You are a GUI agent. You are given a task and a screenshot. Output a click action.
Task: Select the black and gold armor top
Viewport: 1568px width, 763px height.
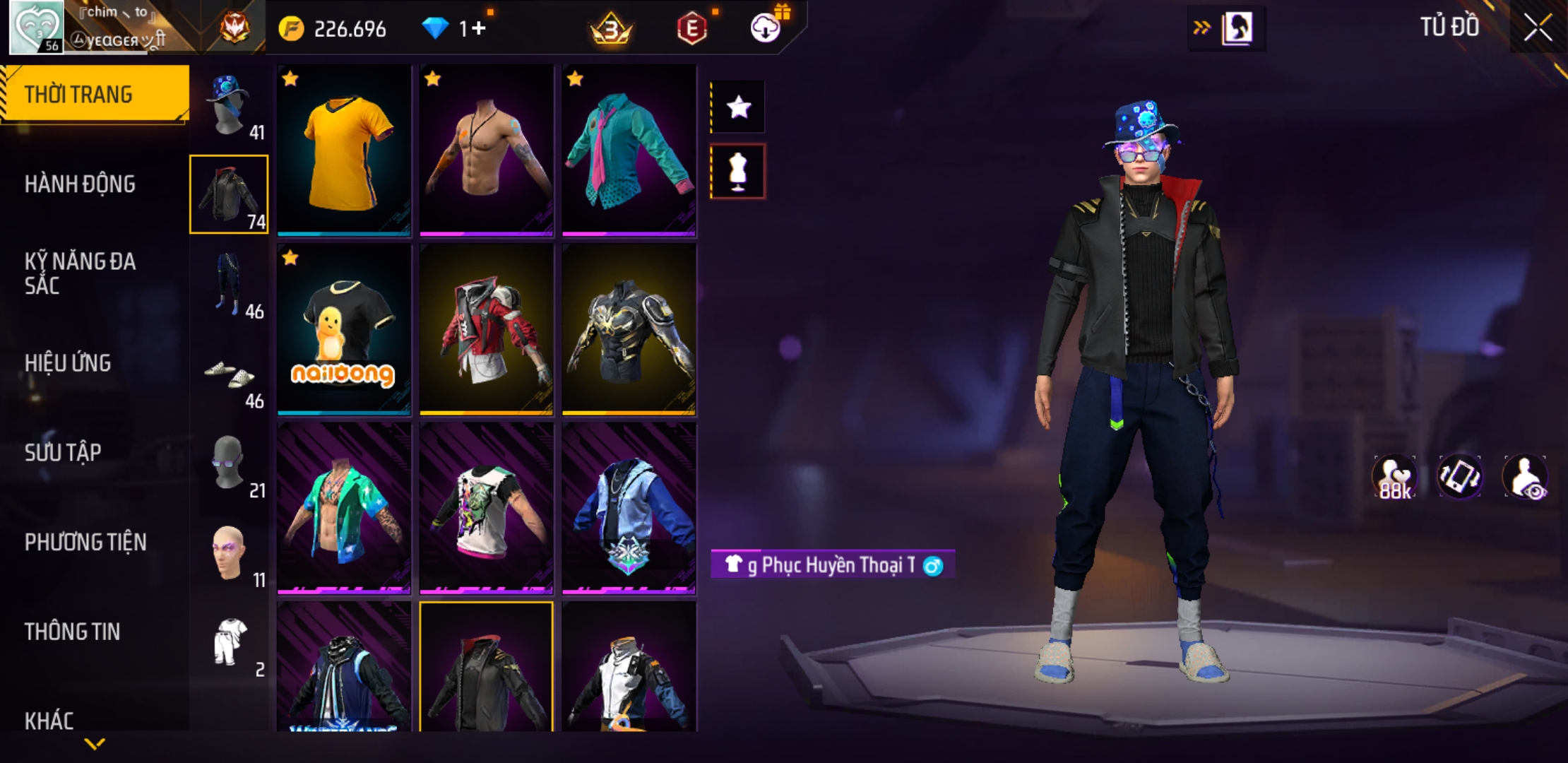click(629, 329)
